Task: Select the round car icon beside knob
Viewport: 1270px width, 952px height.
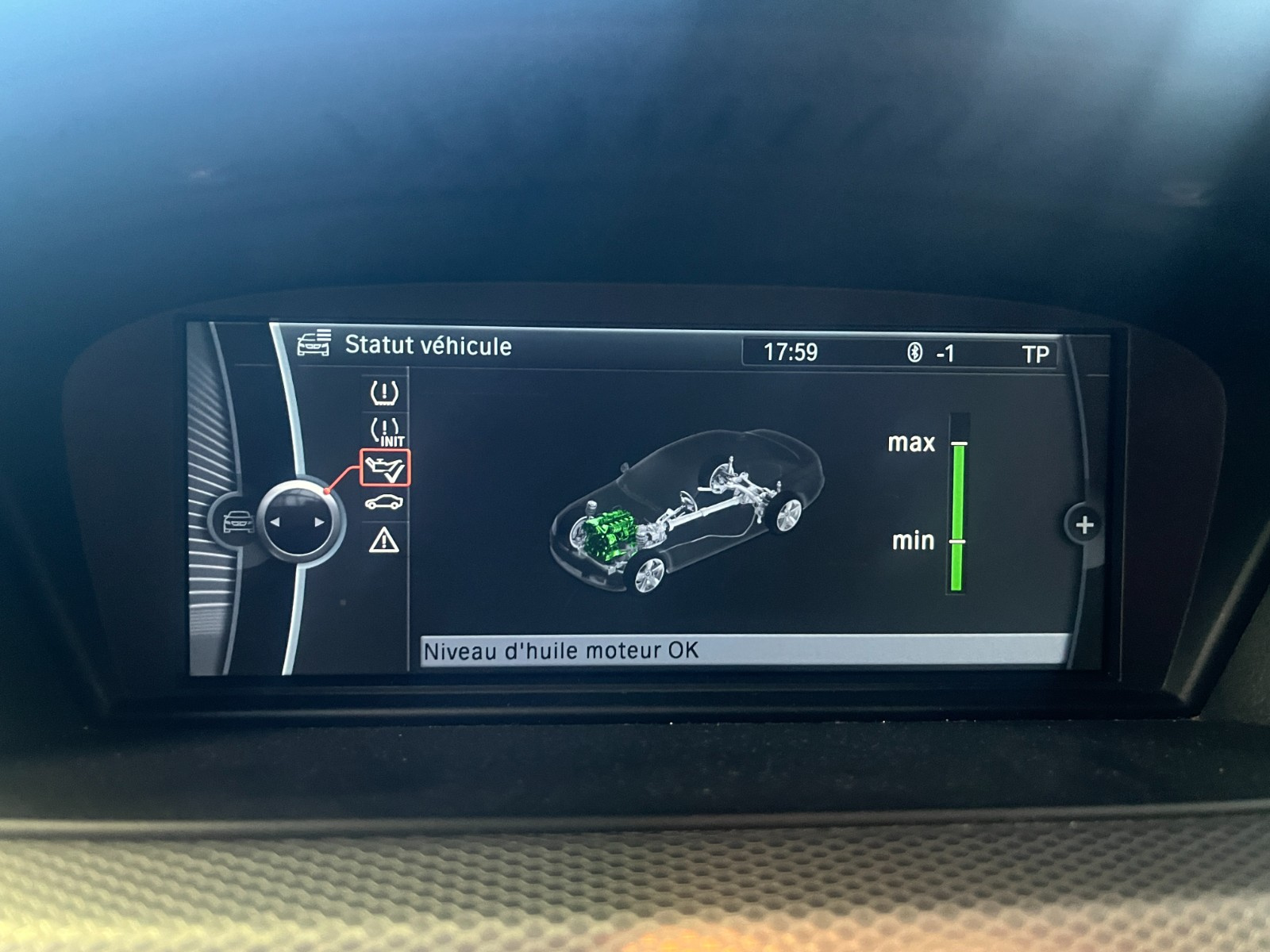Action: click(236, 523)
